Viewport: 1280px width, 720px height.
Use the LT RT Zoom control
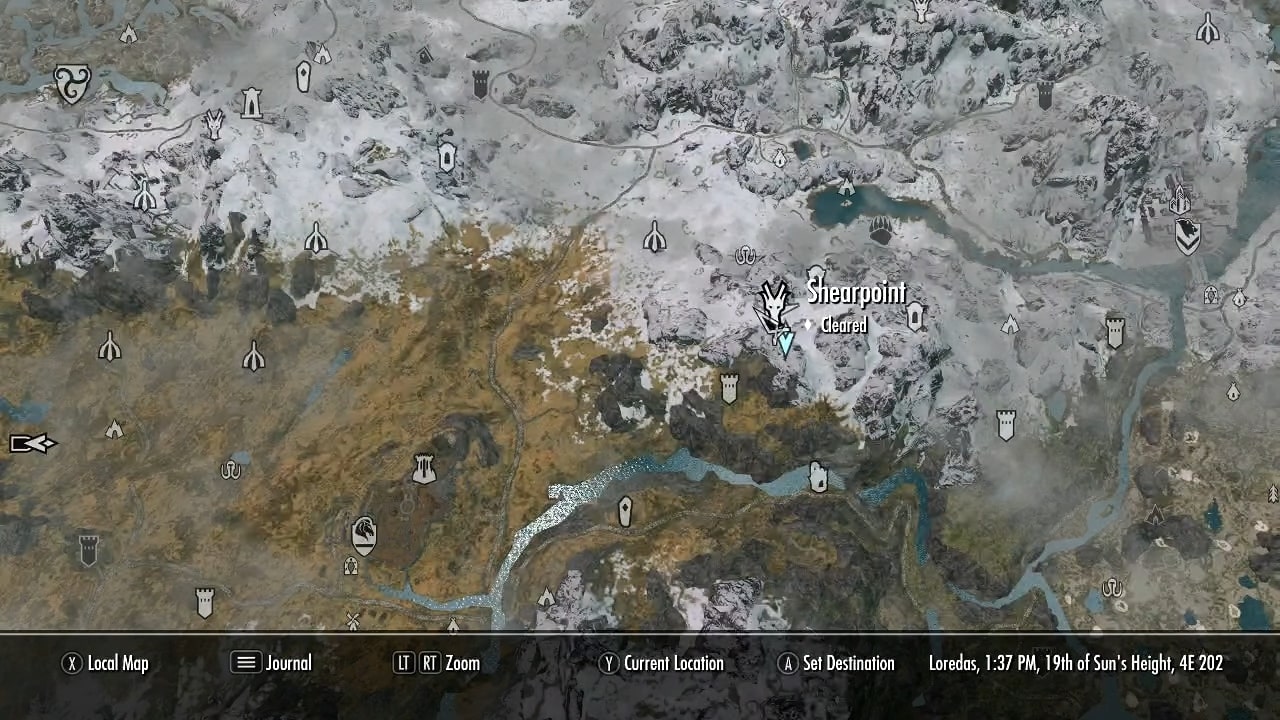[x=441, y=662]
